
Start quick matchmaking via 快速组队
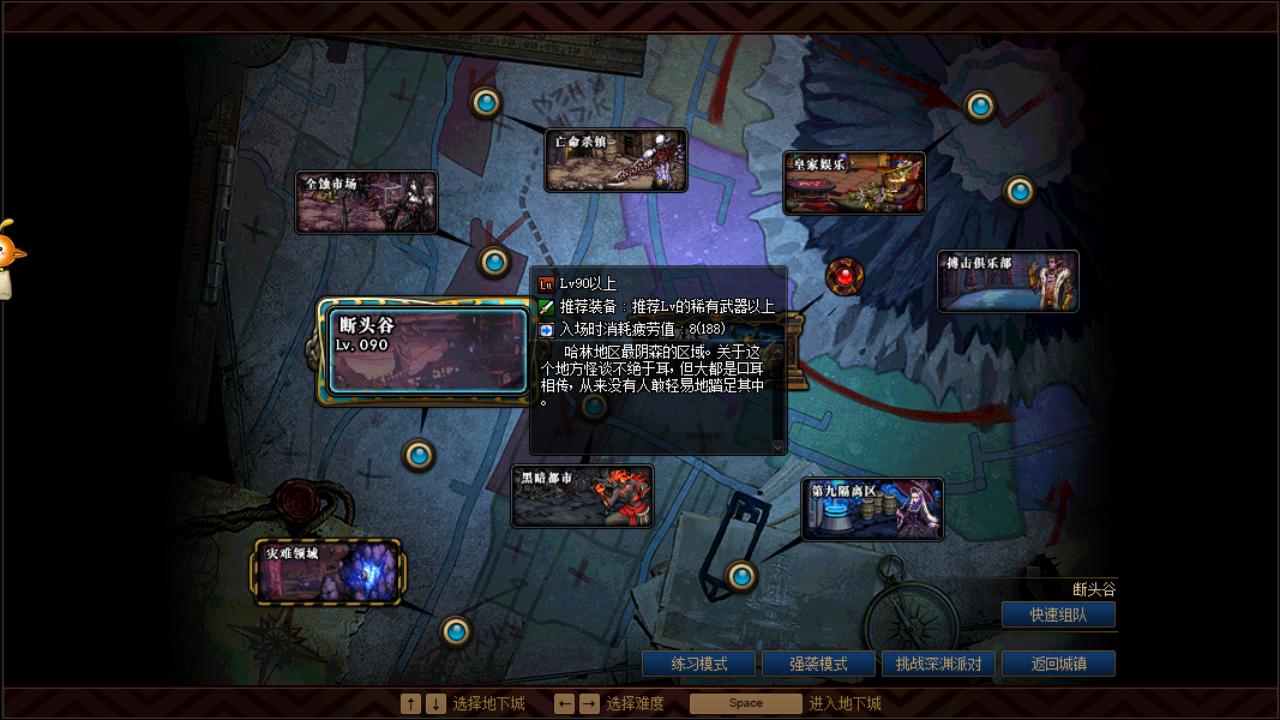(1059, 614)
